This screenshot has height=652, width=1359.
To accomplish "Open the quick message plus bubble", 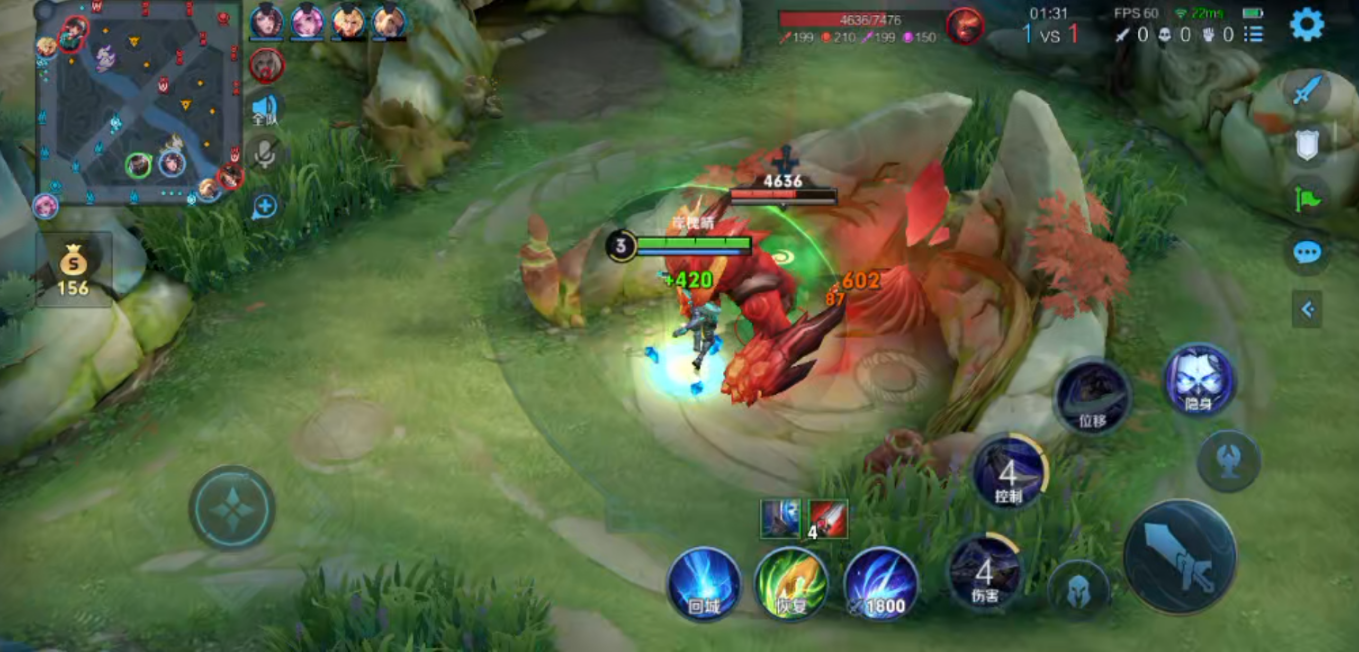I will point(264,207).
